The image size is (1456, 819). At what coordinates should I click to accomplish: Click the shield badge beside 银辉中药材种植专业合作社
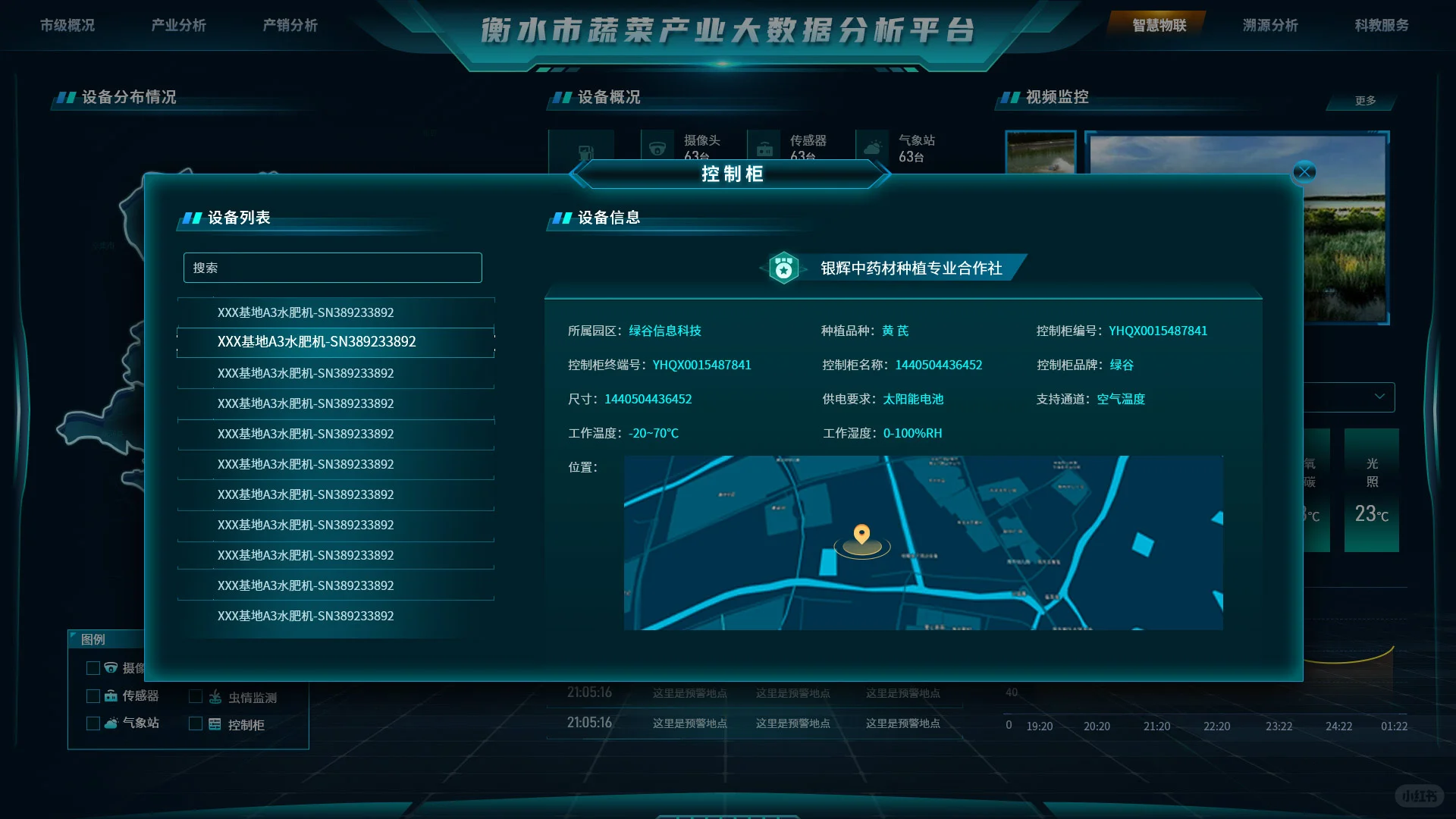point(786,268)
